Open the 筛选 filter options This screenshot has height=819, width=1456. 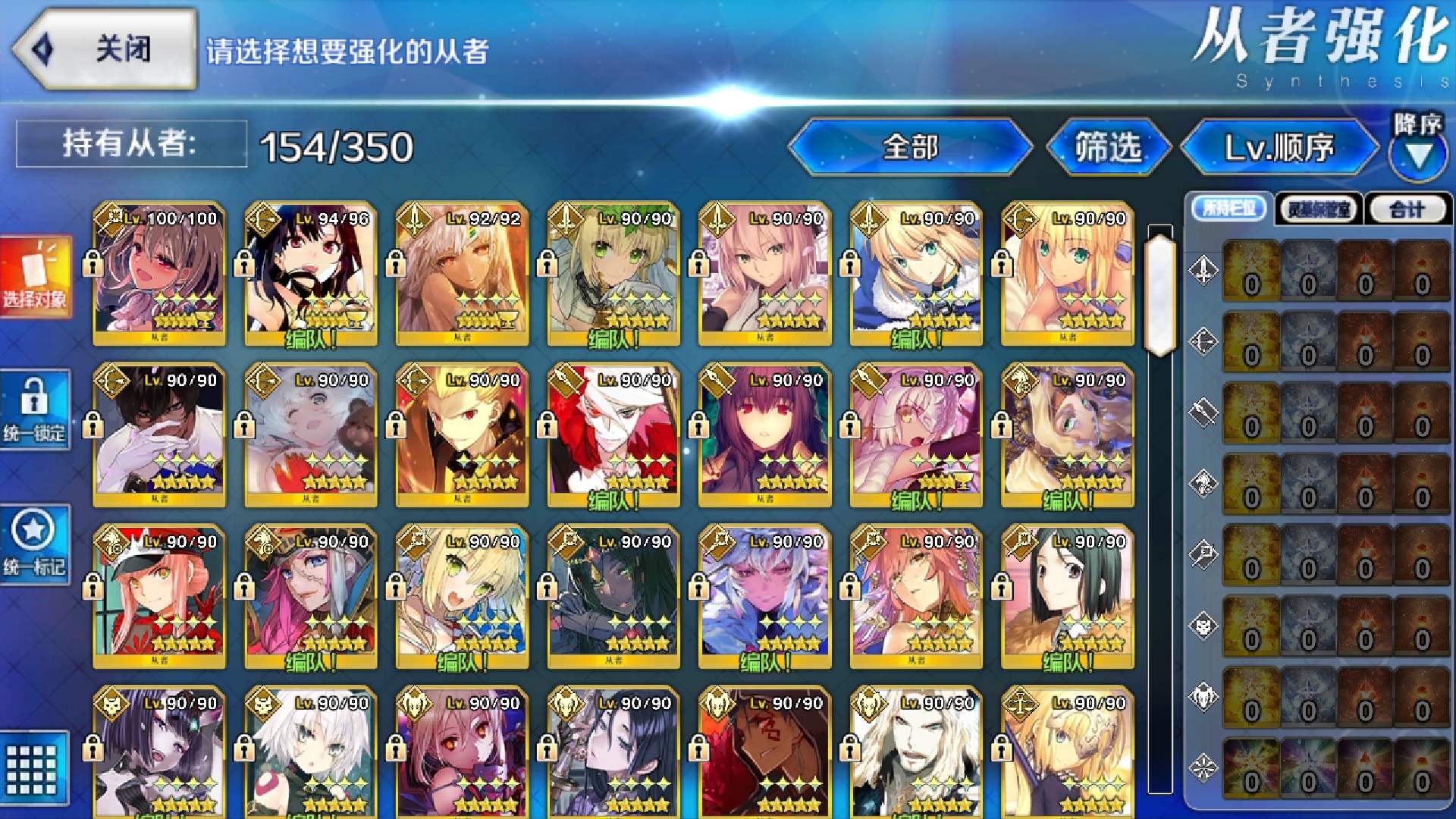(1108, 147)
